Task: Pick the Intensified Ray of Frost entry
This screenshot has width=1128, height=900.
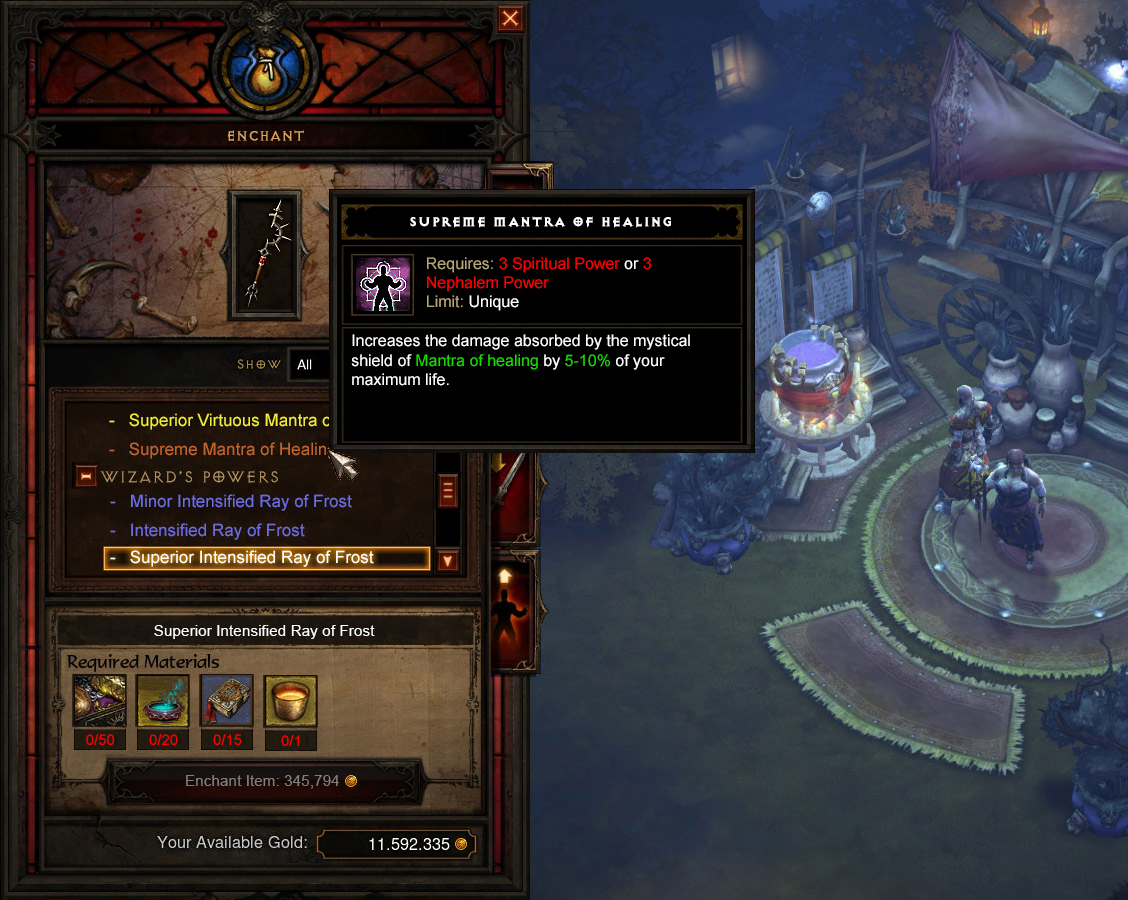Action: click(217, 530)
